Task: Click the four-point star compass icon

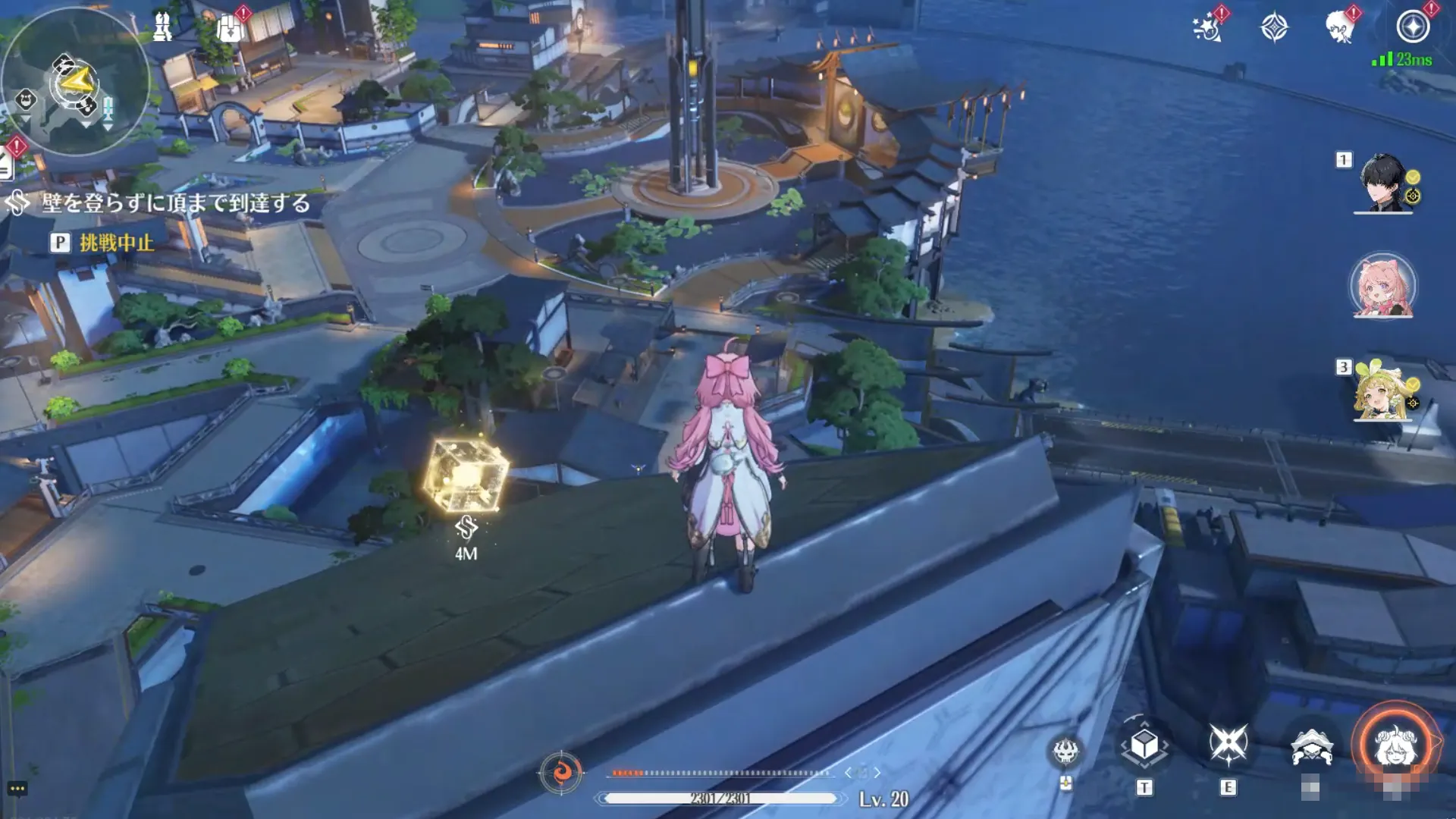Action: pos(1274,28)
